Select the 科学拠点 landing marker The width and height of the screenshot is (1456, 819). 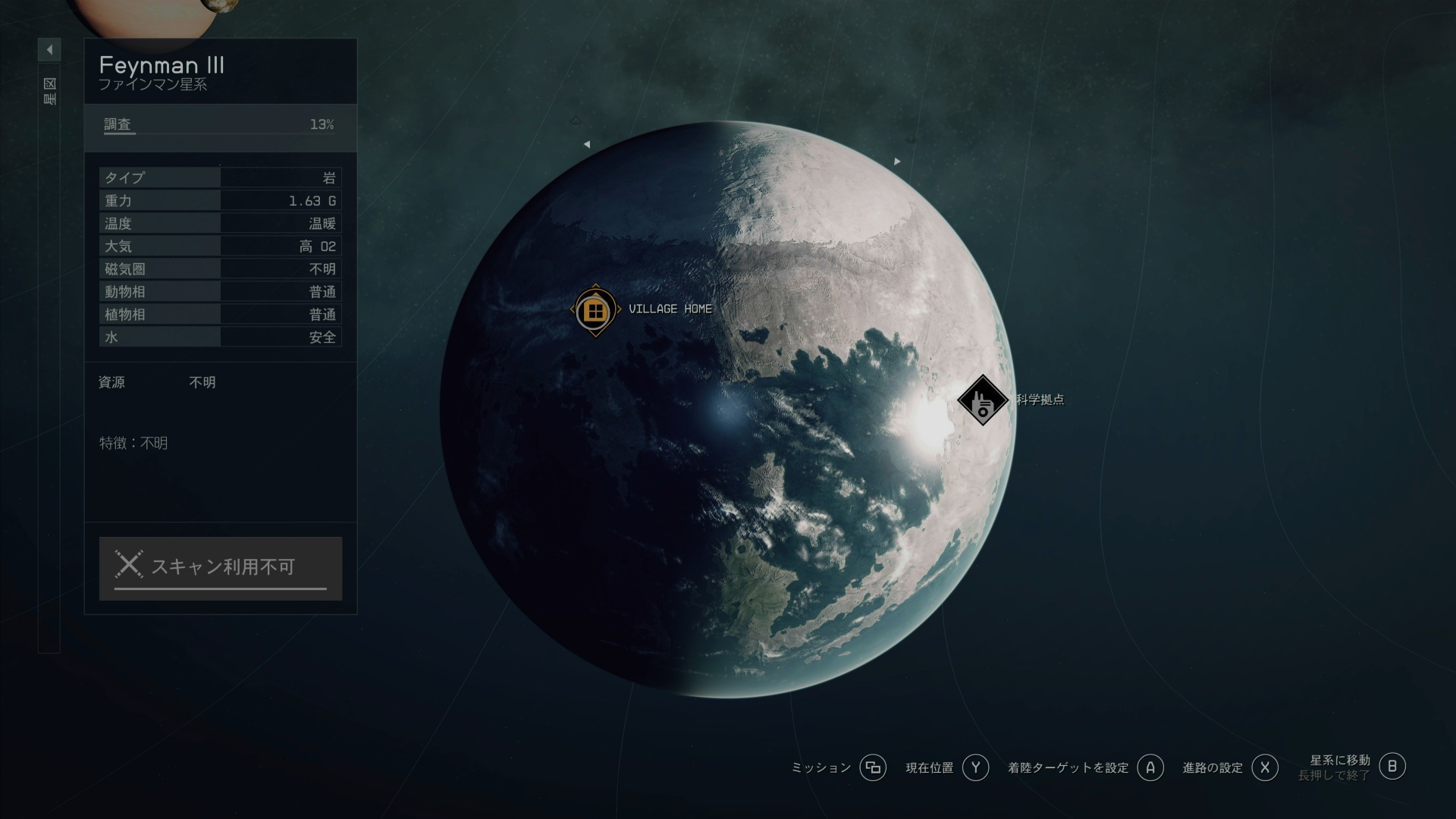click(982, 400)
